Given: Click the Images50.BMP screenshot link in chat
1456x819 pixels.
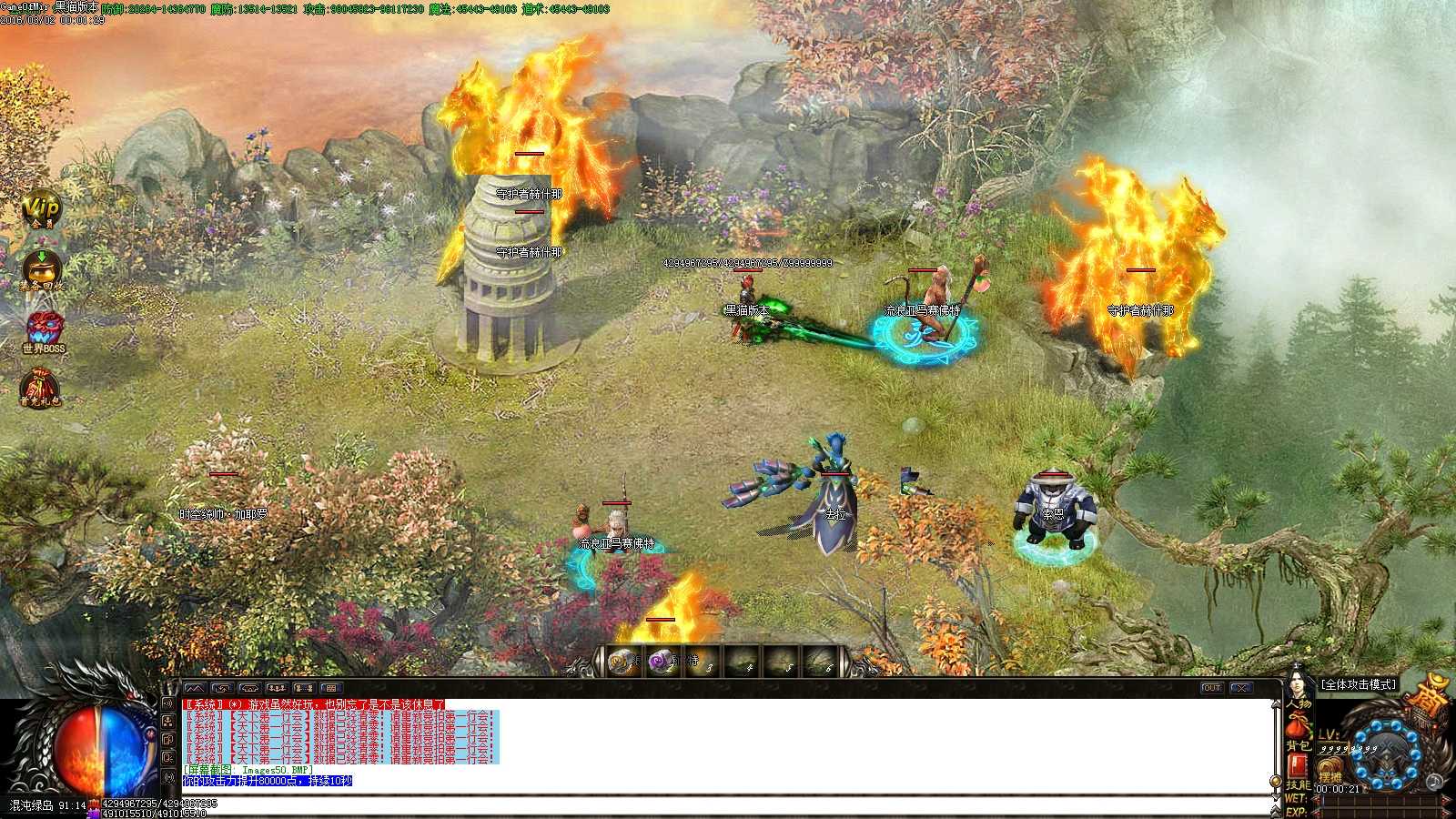Looking at the screenshot, I should tap(275, 769).
